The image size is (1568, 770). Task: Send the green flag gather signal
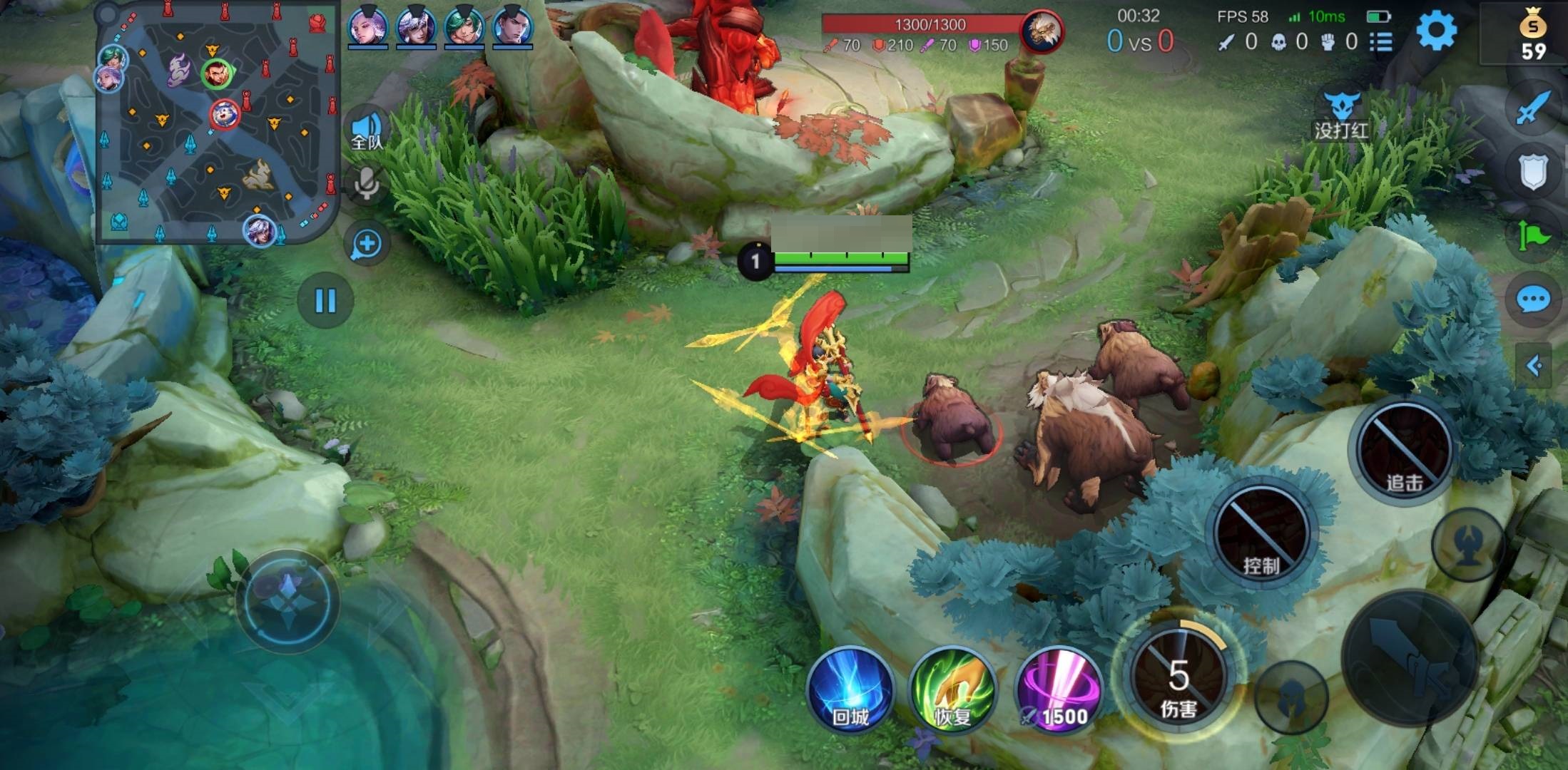coord(1532,235)
